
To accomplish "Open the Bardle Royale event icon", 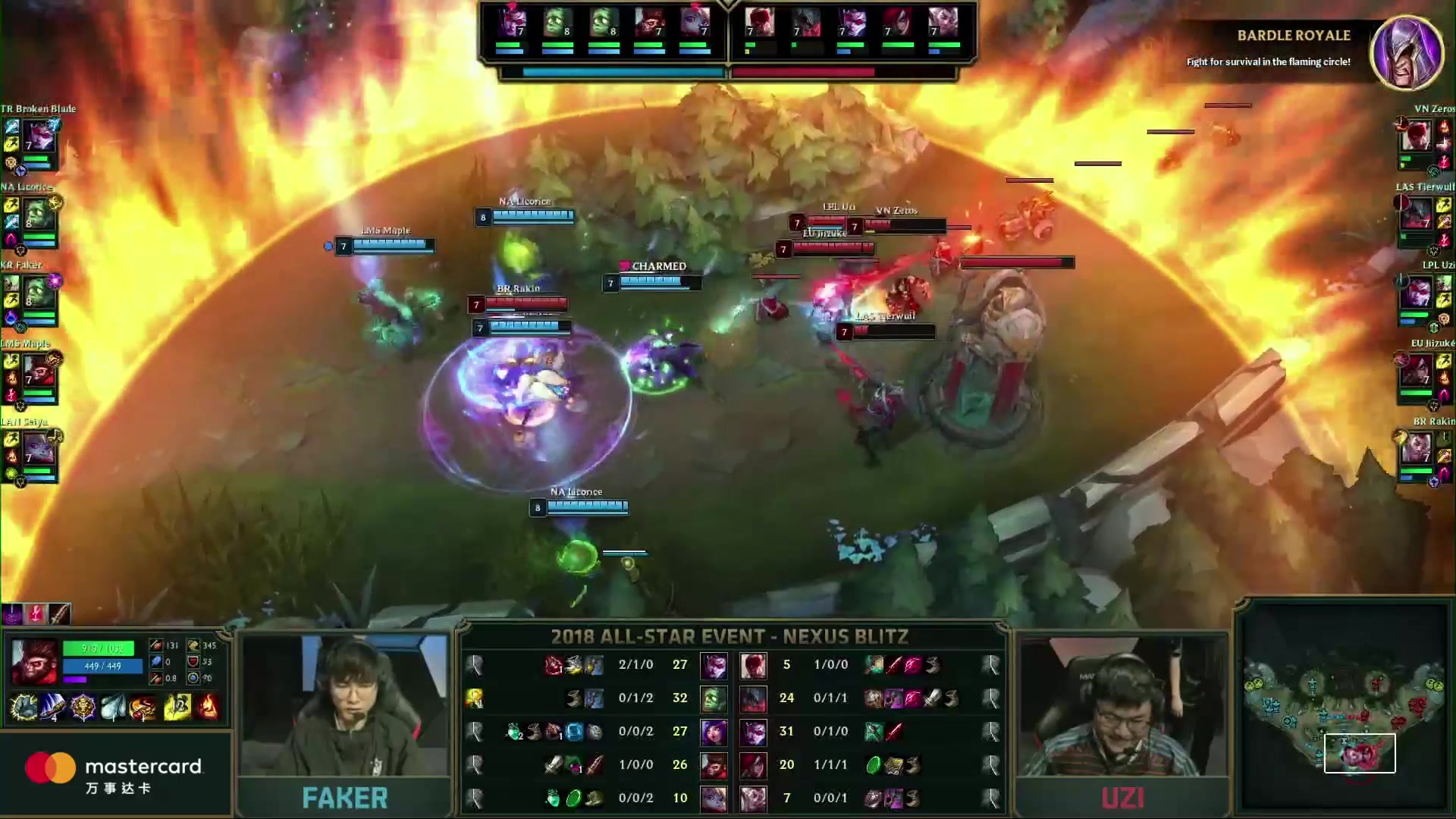I will point(1407,52).
